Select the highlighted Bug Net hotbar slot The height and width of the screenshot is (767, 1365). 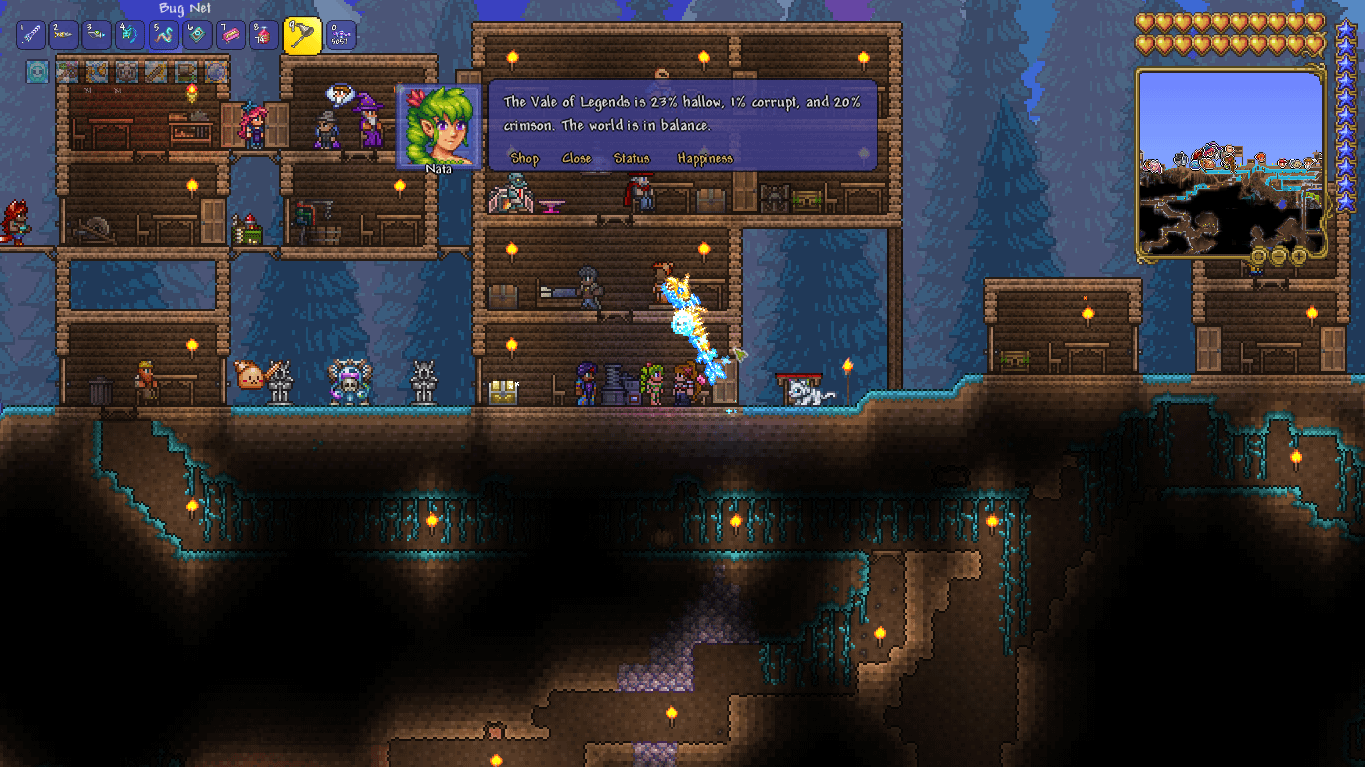click(302, 36)
